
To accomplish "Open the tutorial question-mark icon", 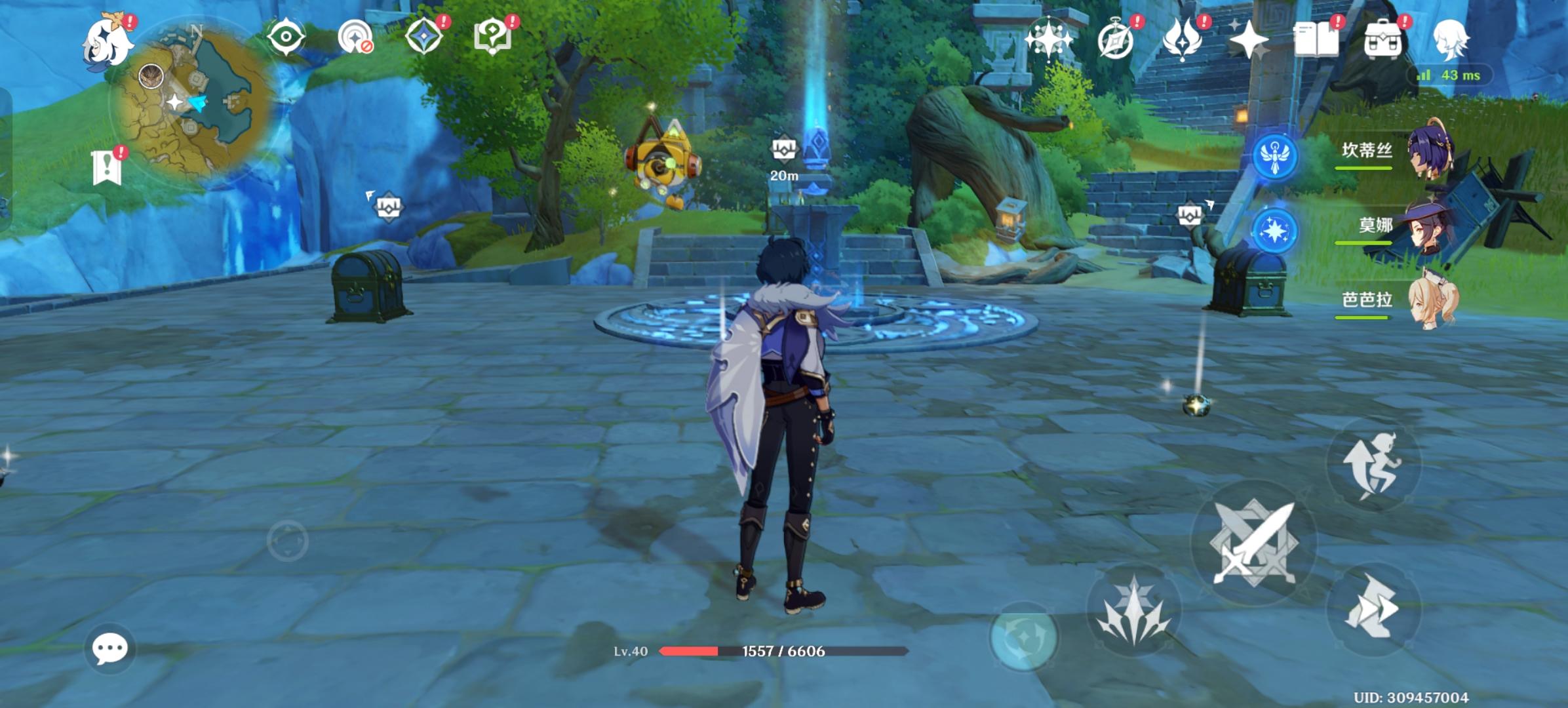I will point(492,37).
